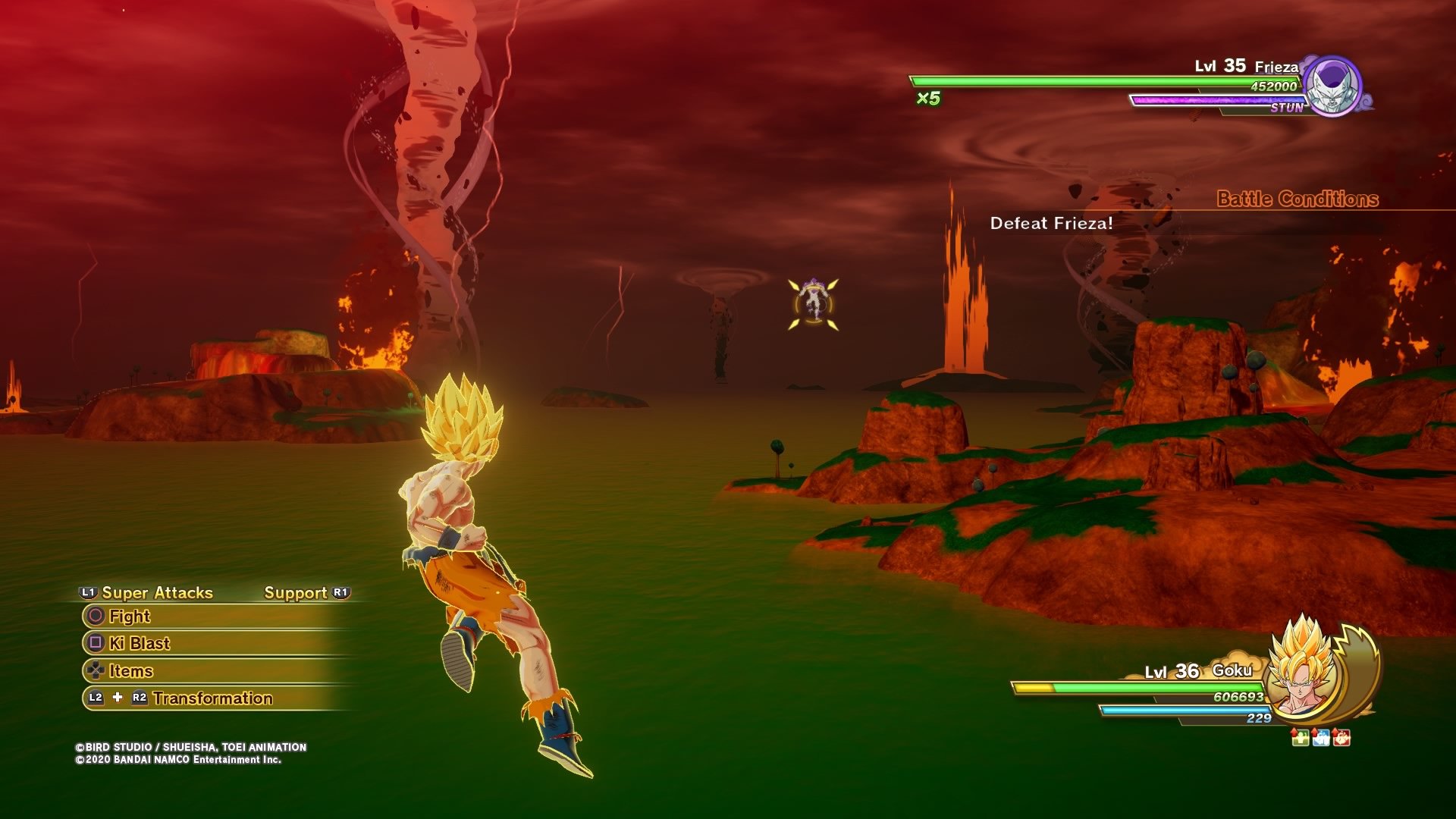This screenshot has height=819, width=1456.
Task: Select the Fight command
Action: point(130,617)
